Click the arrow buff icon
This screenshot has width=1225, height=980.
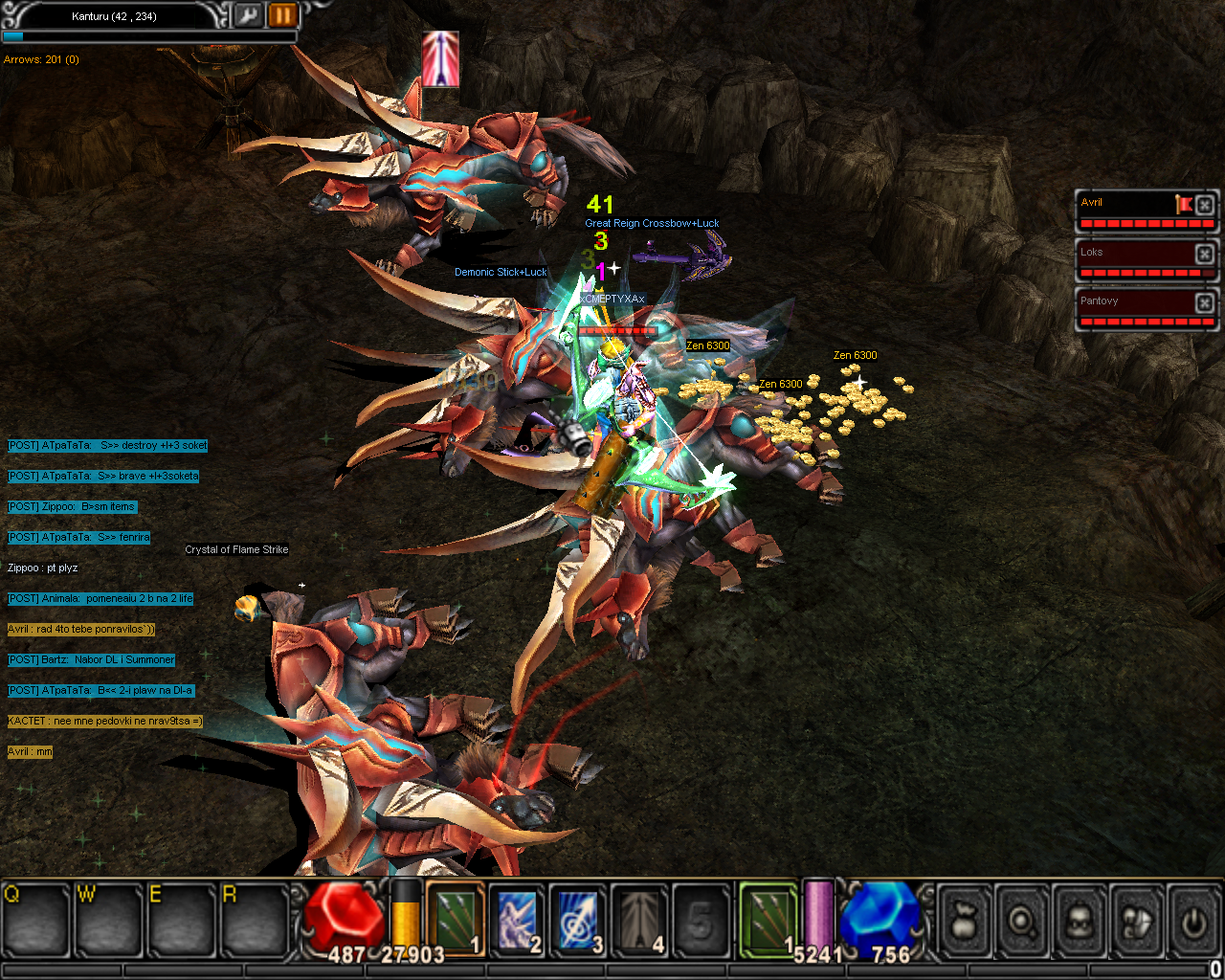pyautogui.click(x=440, y=58)
